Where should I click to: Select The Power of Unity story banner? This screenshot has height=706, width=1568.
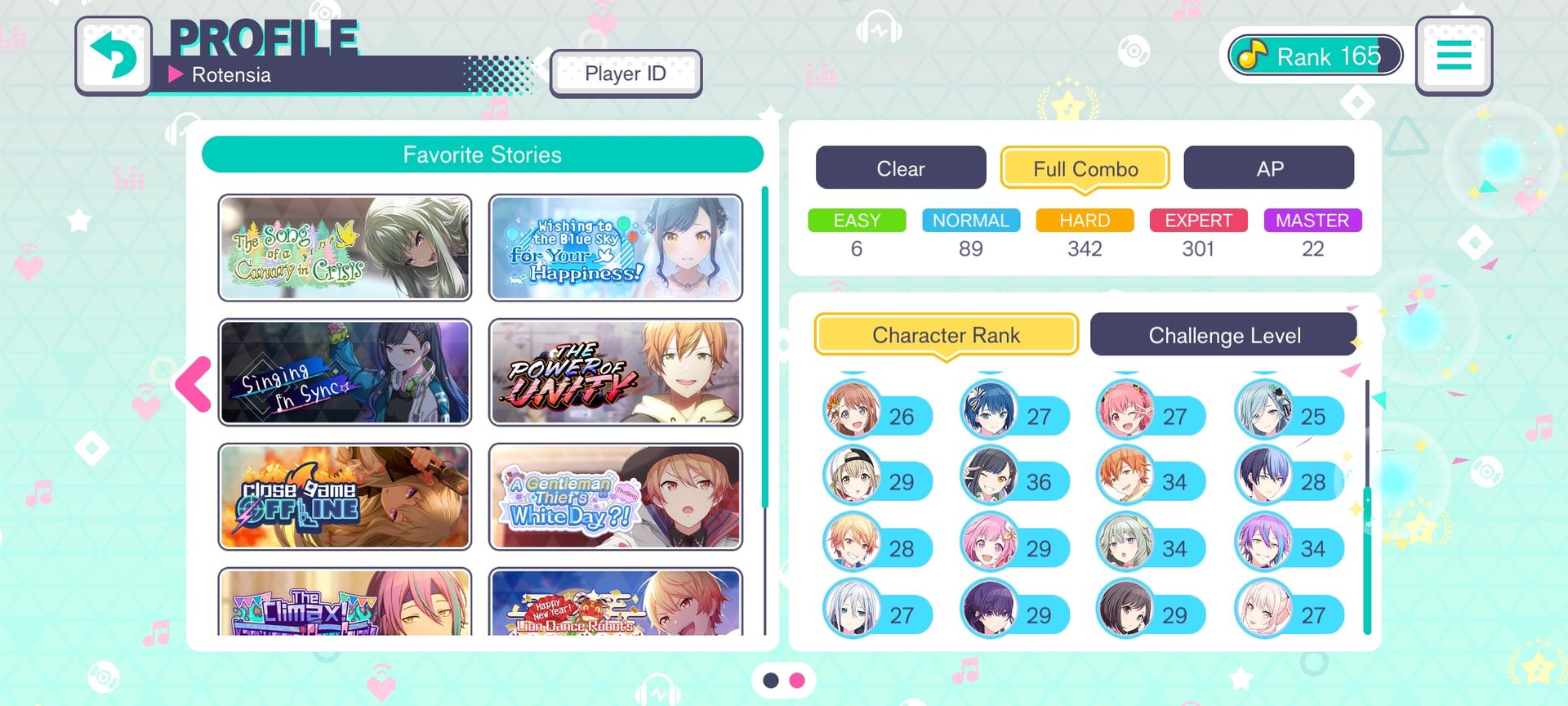tap(616, 373)
